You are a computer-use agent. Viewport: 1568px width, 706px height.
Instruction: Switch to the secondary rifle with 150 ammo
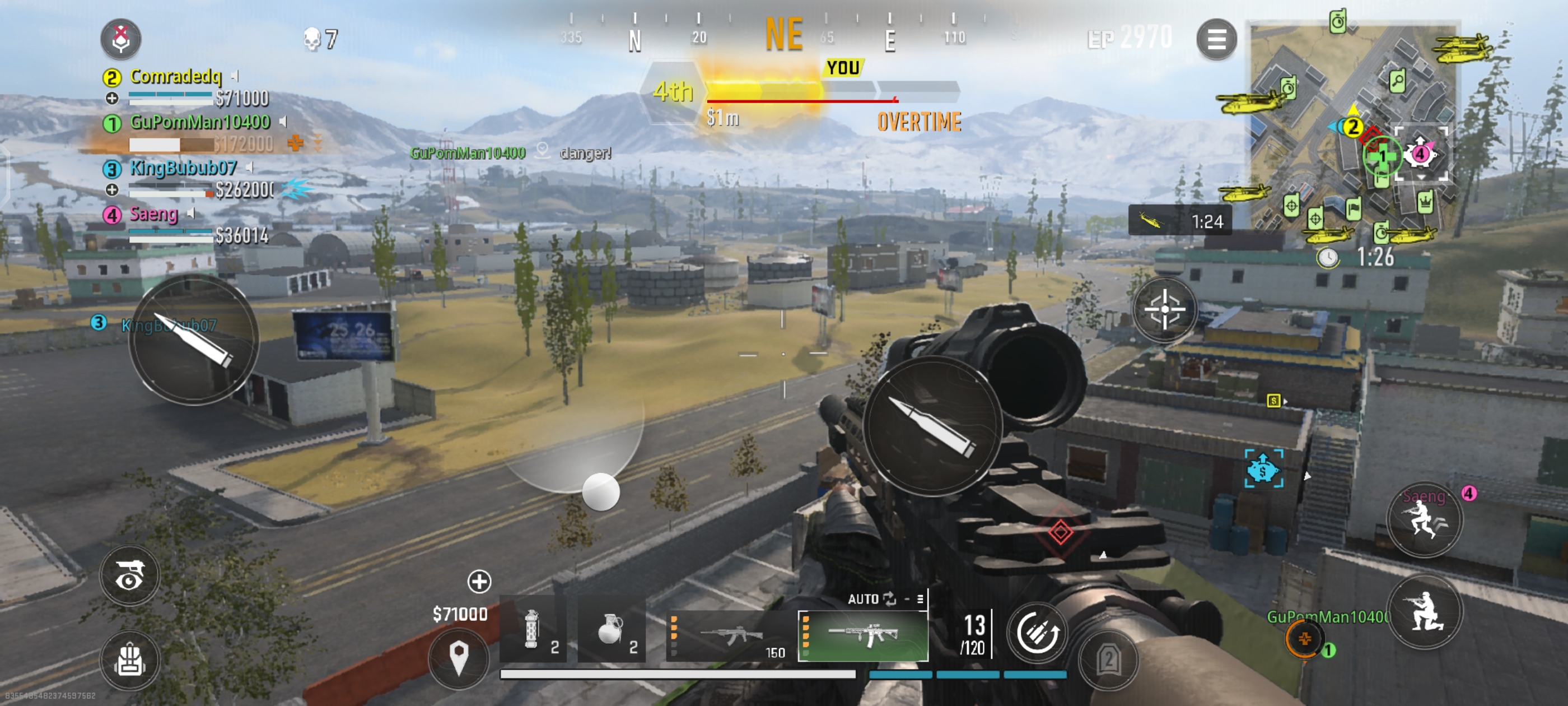click(x=730, y=635)
